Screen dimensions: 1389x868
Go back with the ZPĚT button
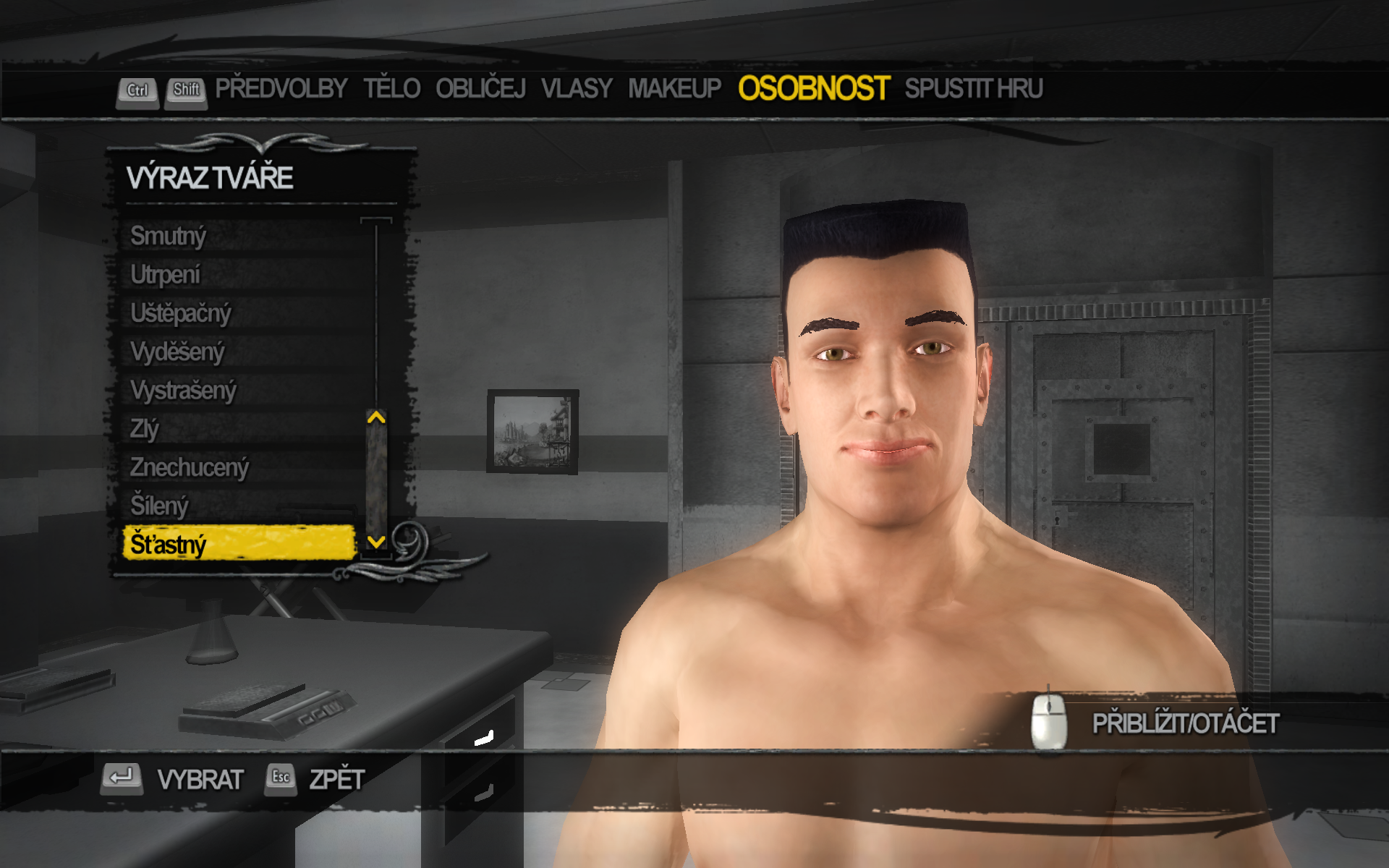tap(336, 779)
